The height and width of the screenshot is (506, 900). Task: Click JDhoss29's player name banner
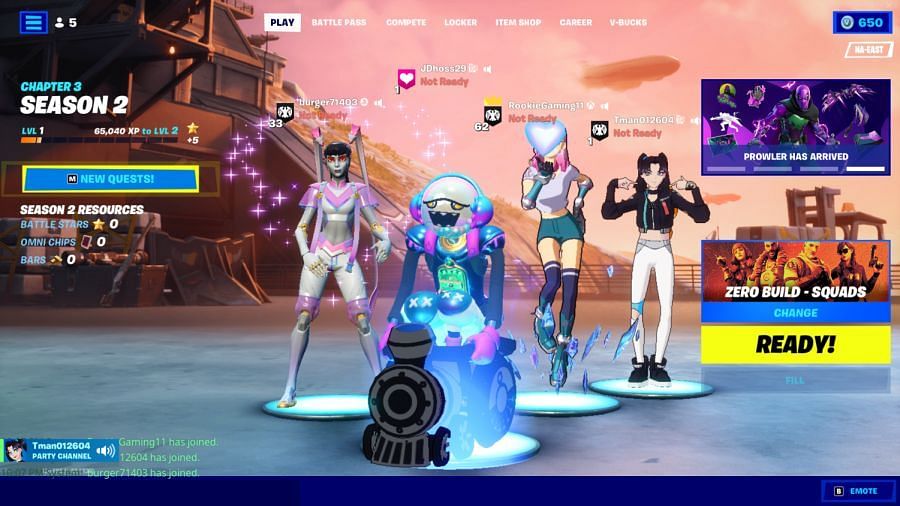click(443, 69)
